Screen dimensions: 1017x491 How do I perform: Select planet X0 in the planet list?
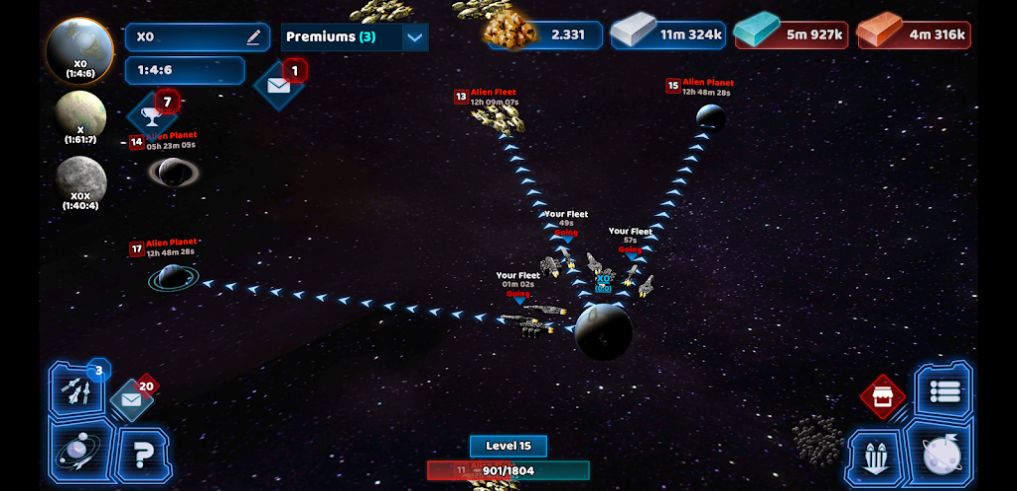pyautogui.click(x=80, y=47)
